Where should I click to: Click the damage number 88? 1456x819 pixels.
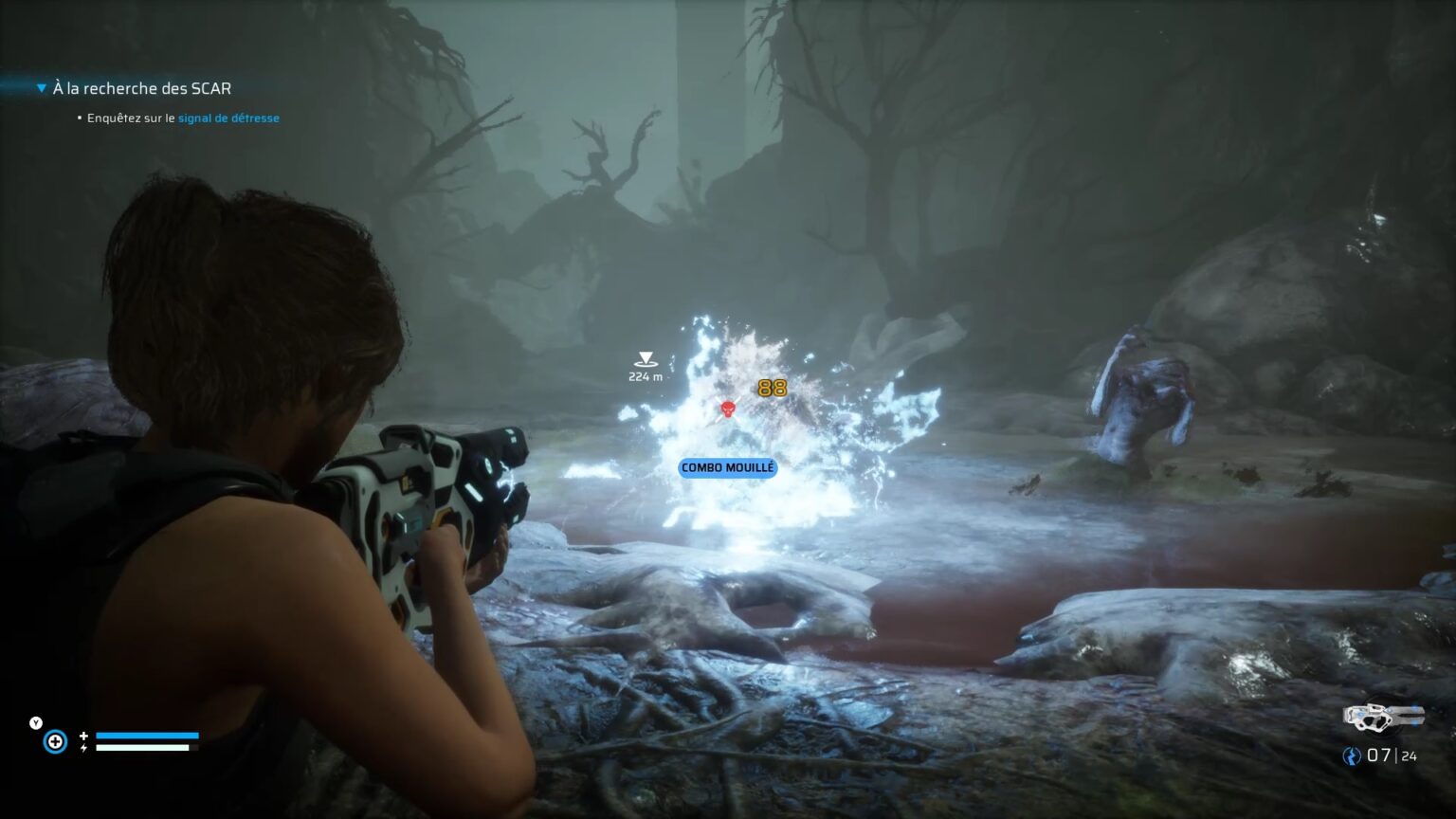[x=772, y=387]
